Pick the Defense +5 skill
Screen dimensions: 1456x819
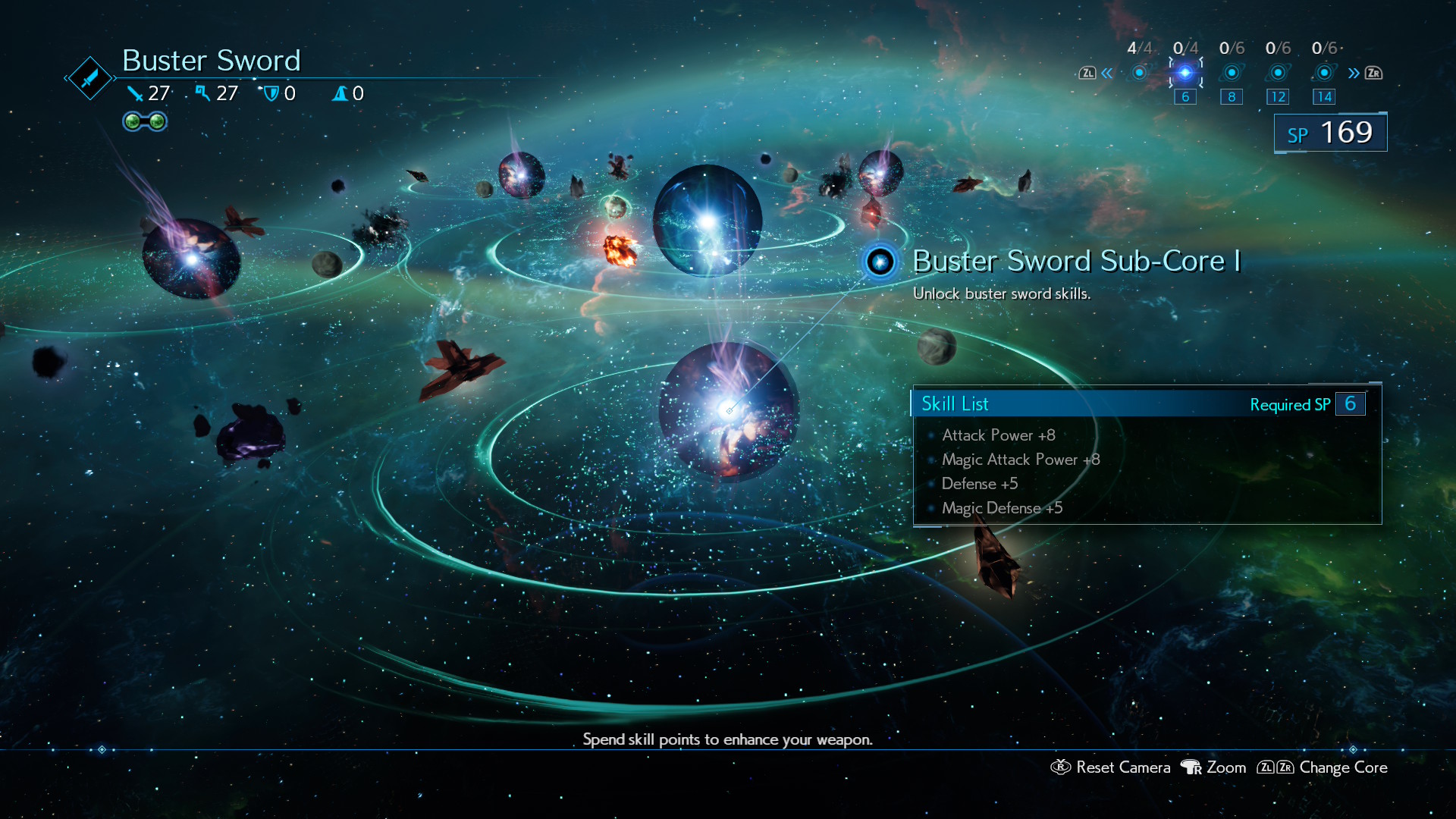coord(979,484)
